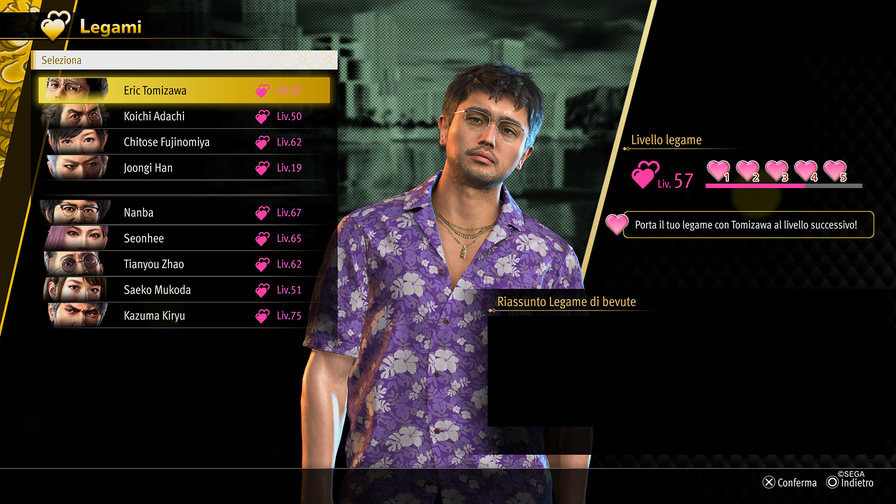Select Joongi Han from the list
The height and width of the screenshot is (504, 896).
tap(183, 168)
